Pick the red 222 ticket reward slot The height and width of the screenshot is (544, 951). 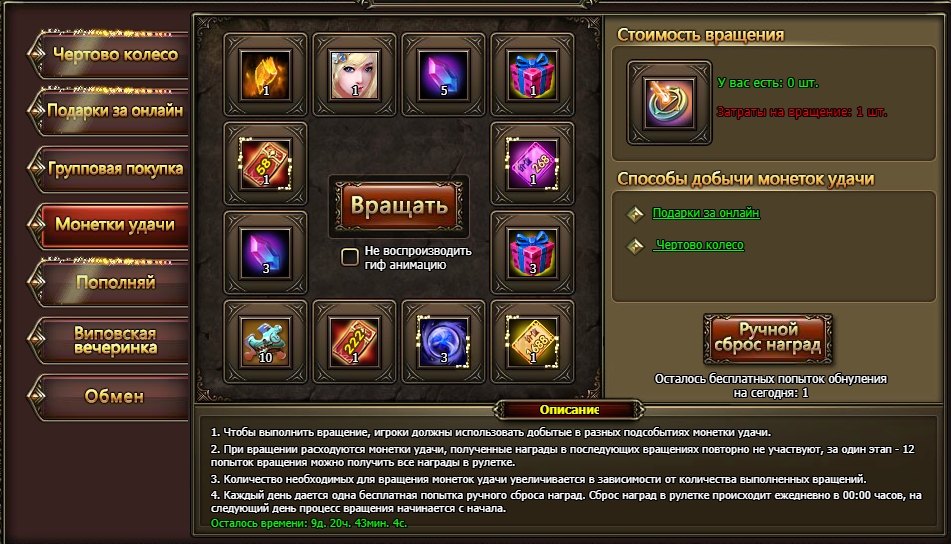(x=355, y=341)
